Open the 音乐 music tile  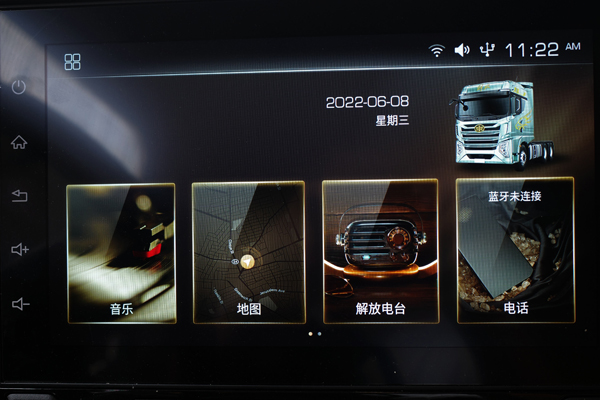pos(121,252)
